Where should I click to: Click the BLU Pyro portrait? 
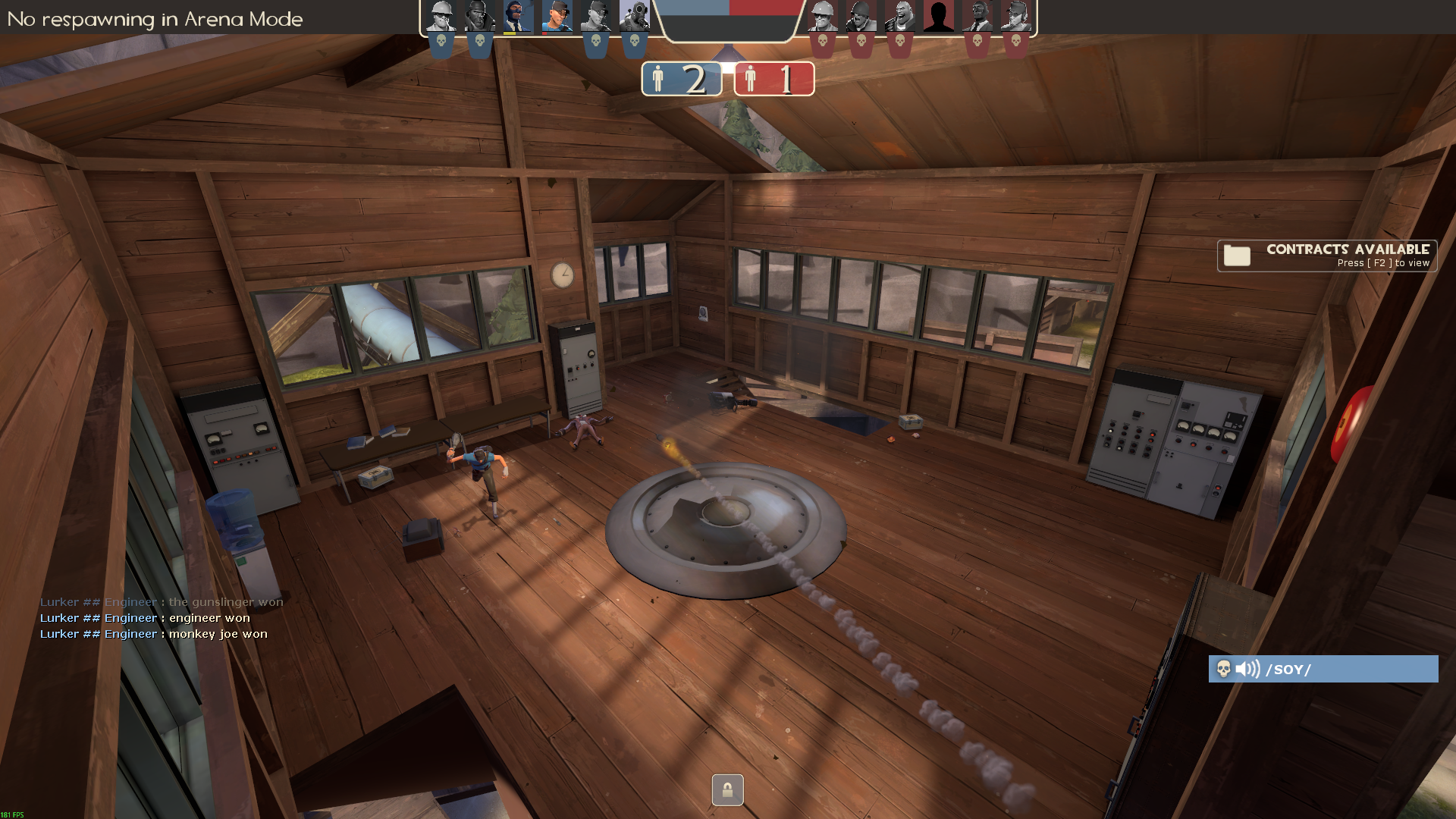(635, 17)
